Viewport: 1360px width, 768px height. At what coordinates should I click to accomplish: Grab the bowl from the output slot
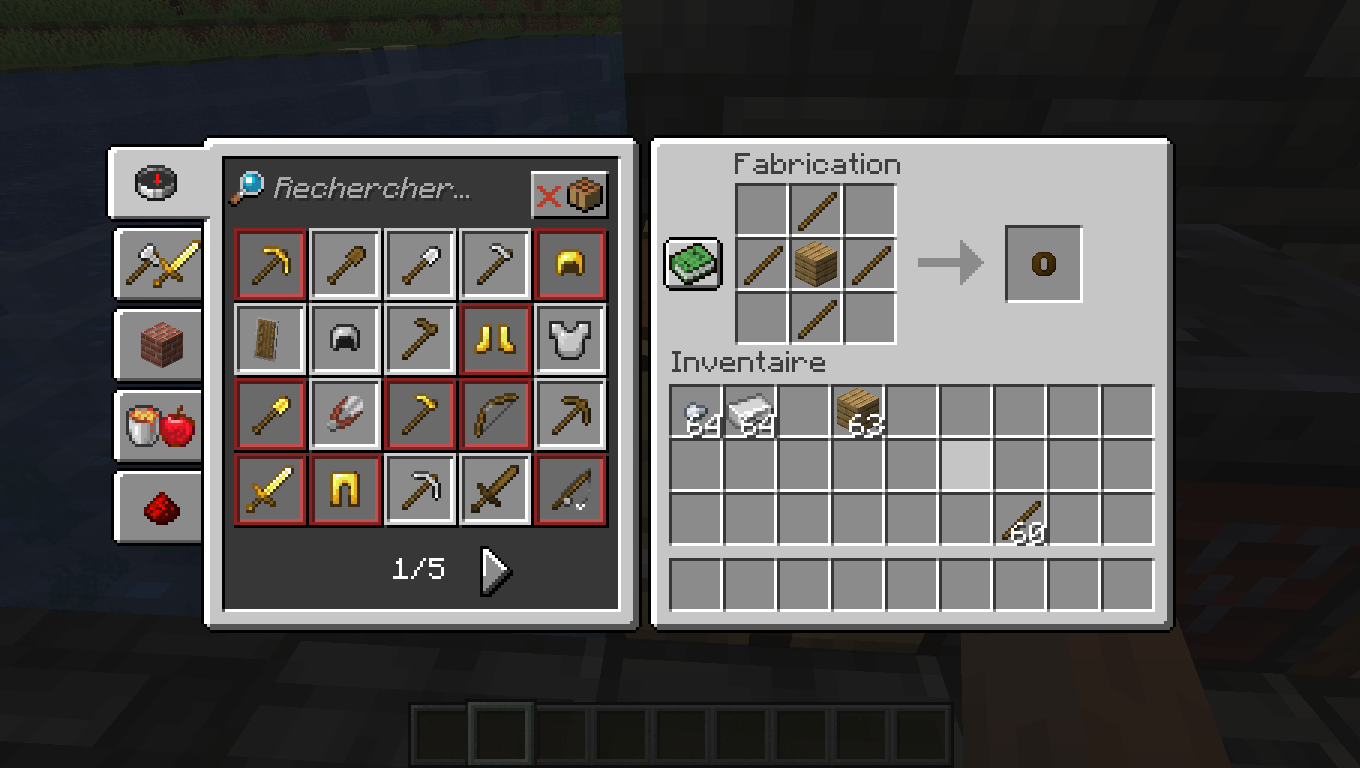pyautogui.click(x=1042, y=263)
